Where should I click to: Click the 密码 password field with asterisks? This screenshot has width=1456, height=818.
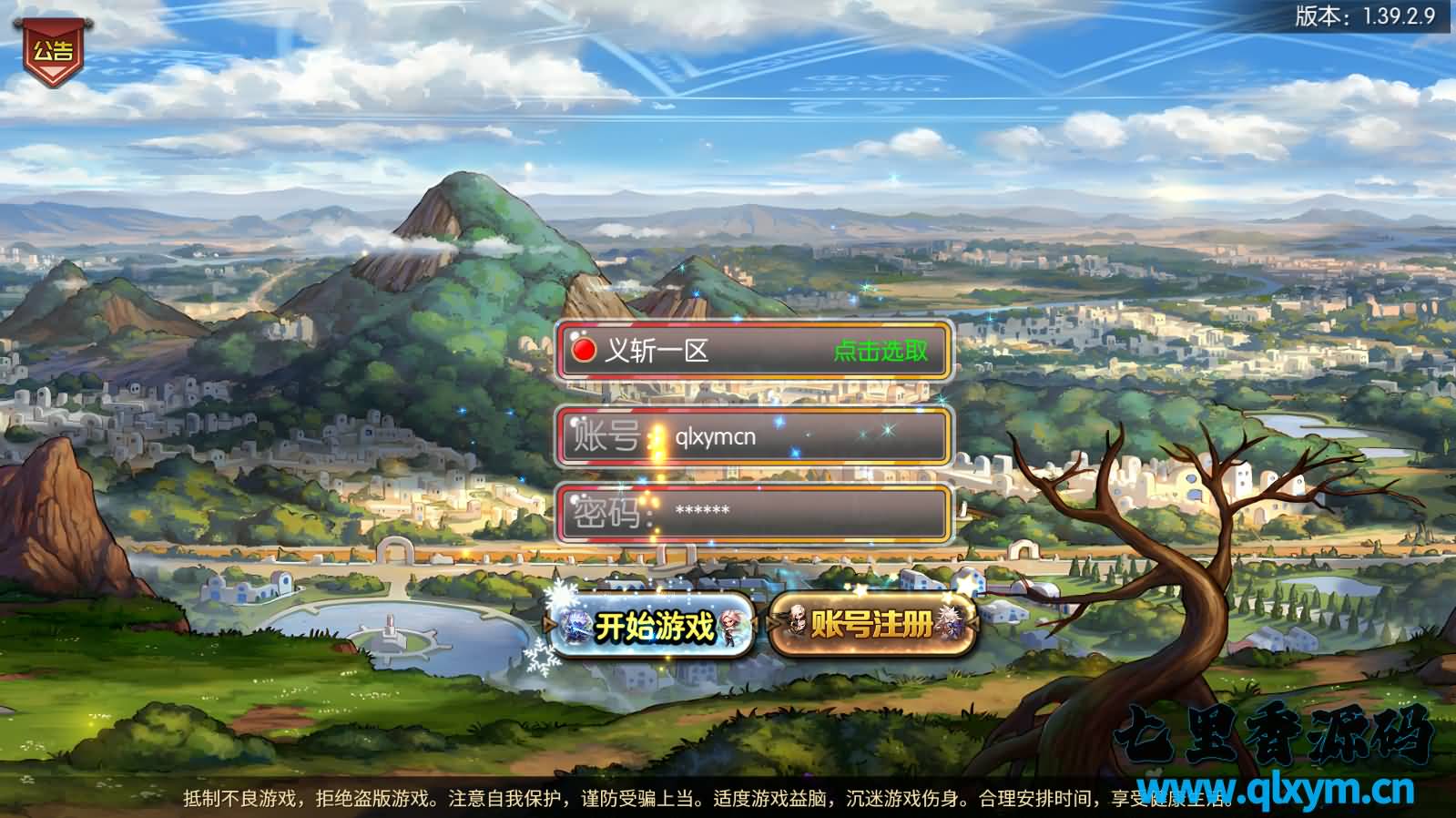coord(756,512)
